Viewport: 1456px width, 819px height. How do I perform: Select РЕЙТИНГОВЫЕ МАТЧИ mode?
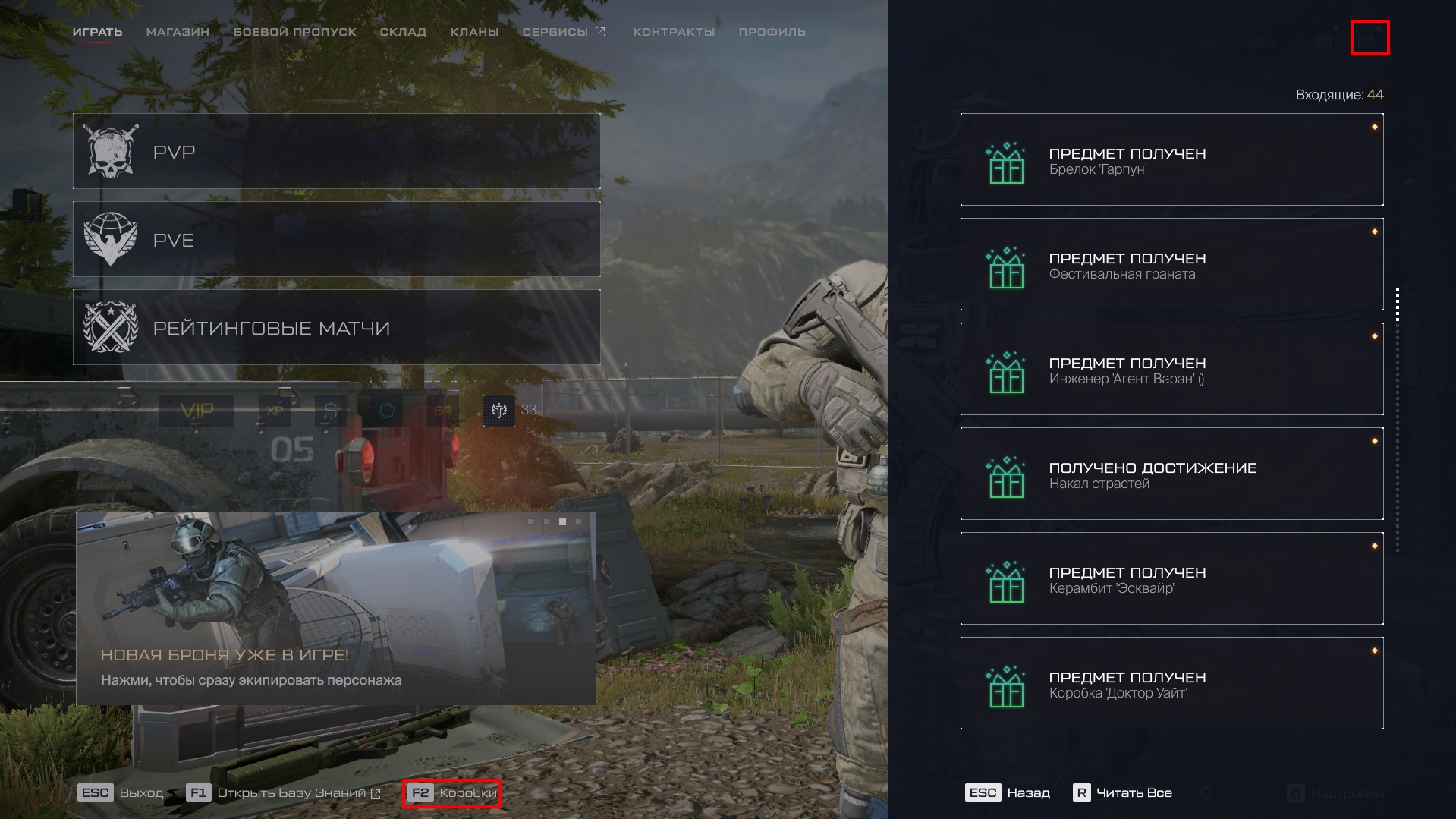coord(336,327)
